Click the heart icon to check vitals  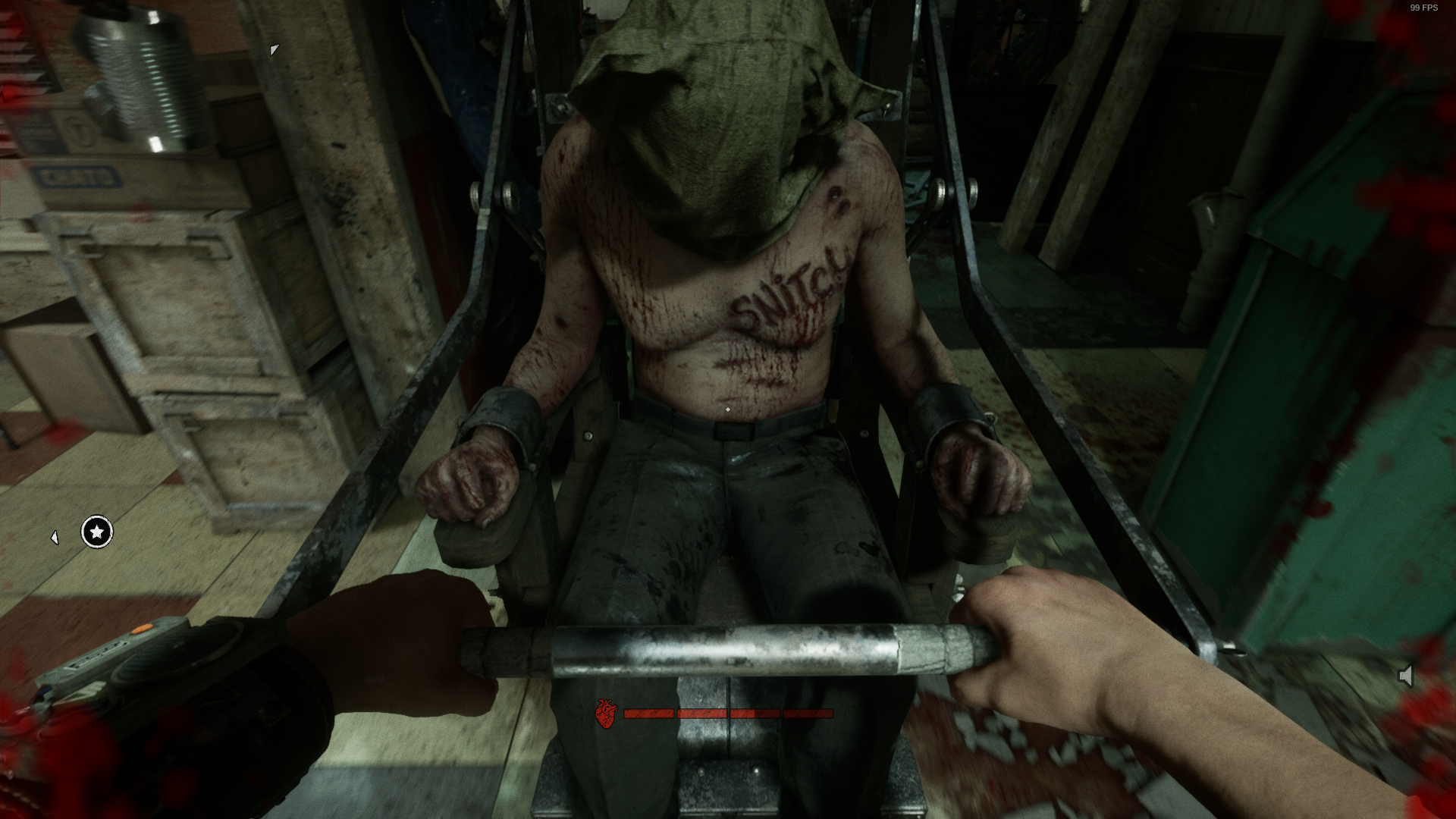[606, 714]
